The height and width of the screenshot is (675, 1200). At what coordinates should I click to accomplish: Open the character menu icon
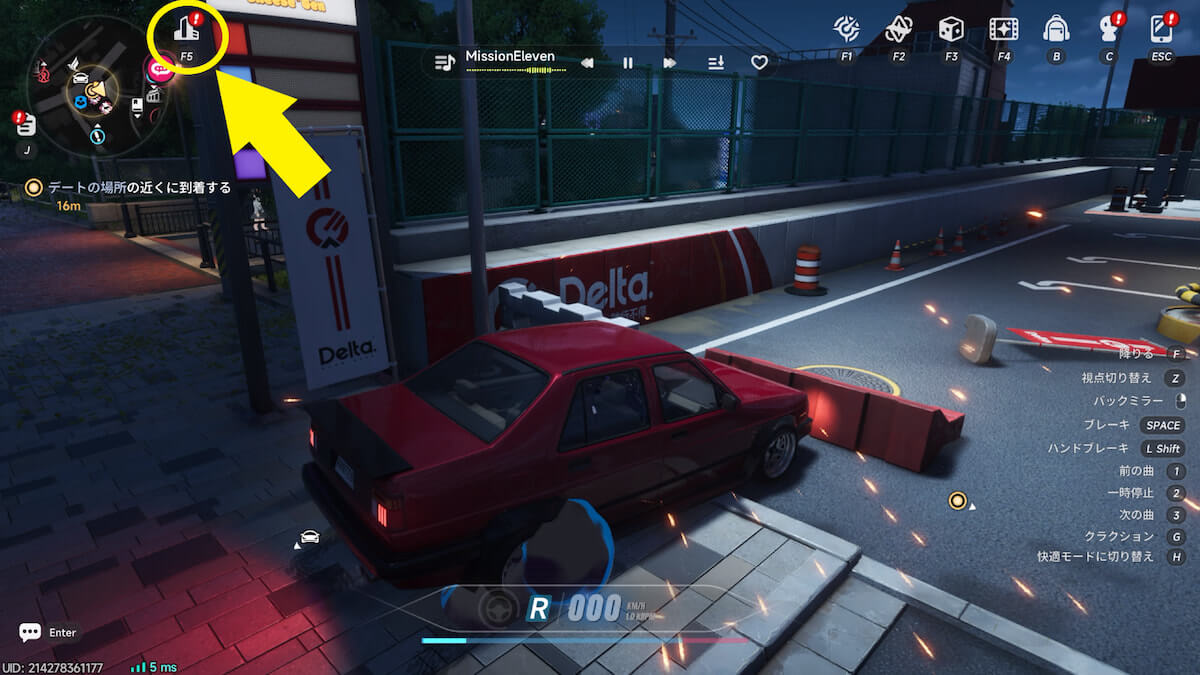pyautogui.click(x=1108, y=29)
